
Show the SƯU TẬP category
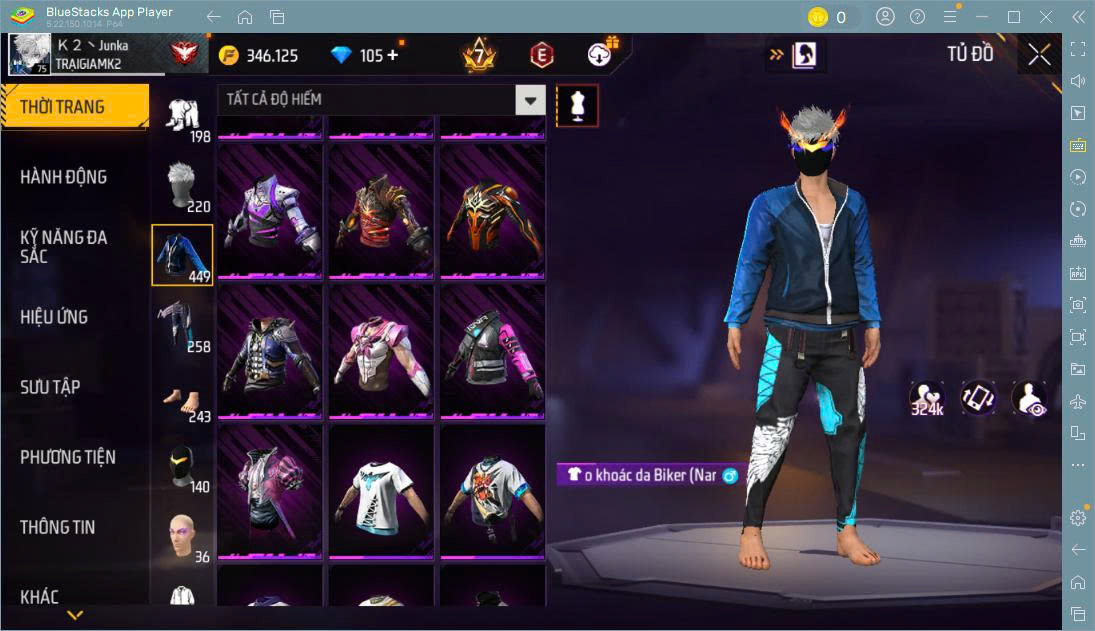[50, 387]
